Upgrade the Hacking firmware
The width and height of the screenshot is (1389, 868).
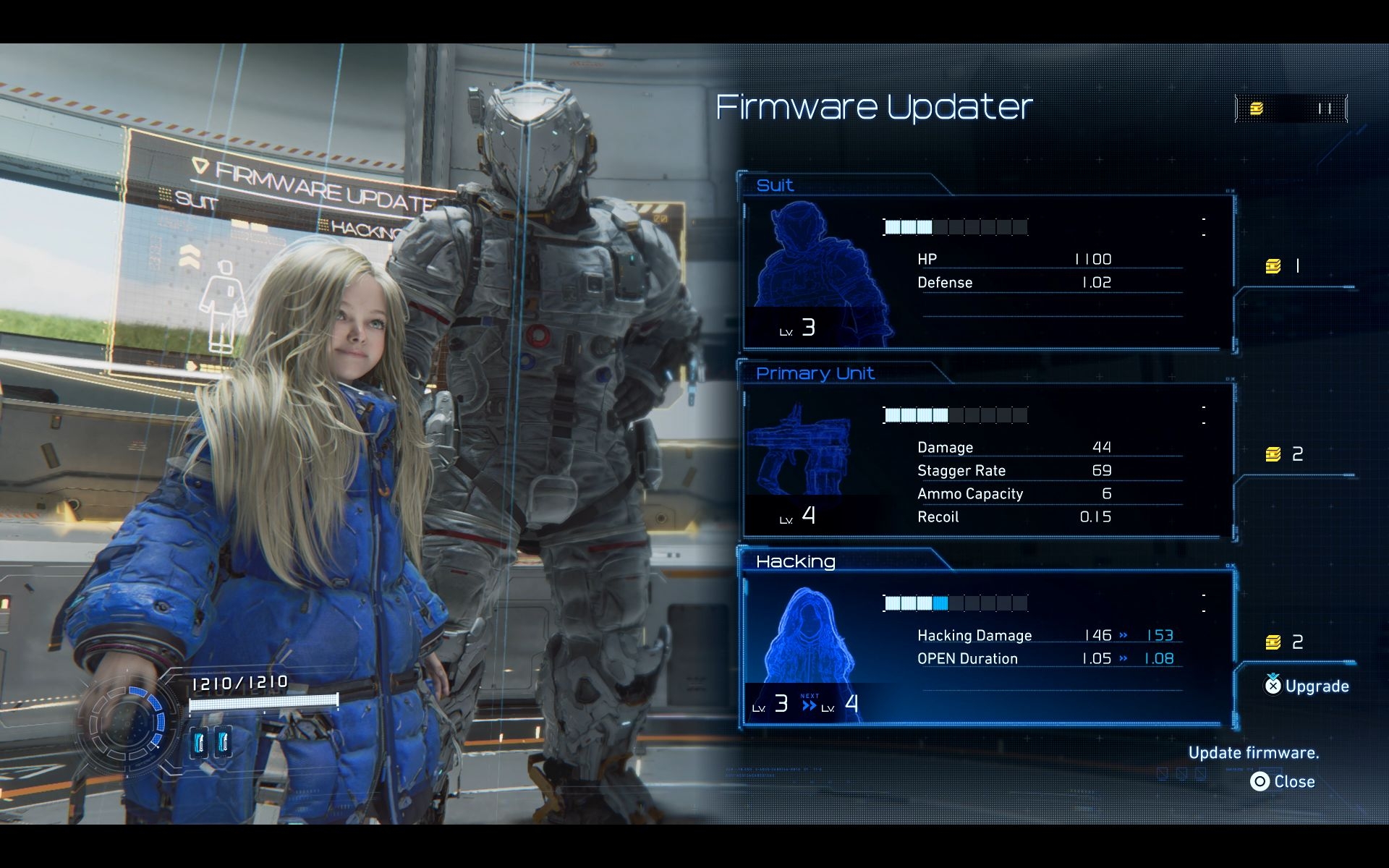(x=1307, y=686)
